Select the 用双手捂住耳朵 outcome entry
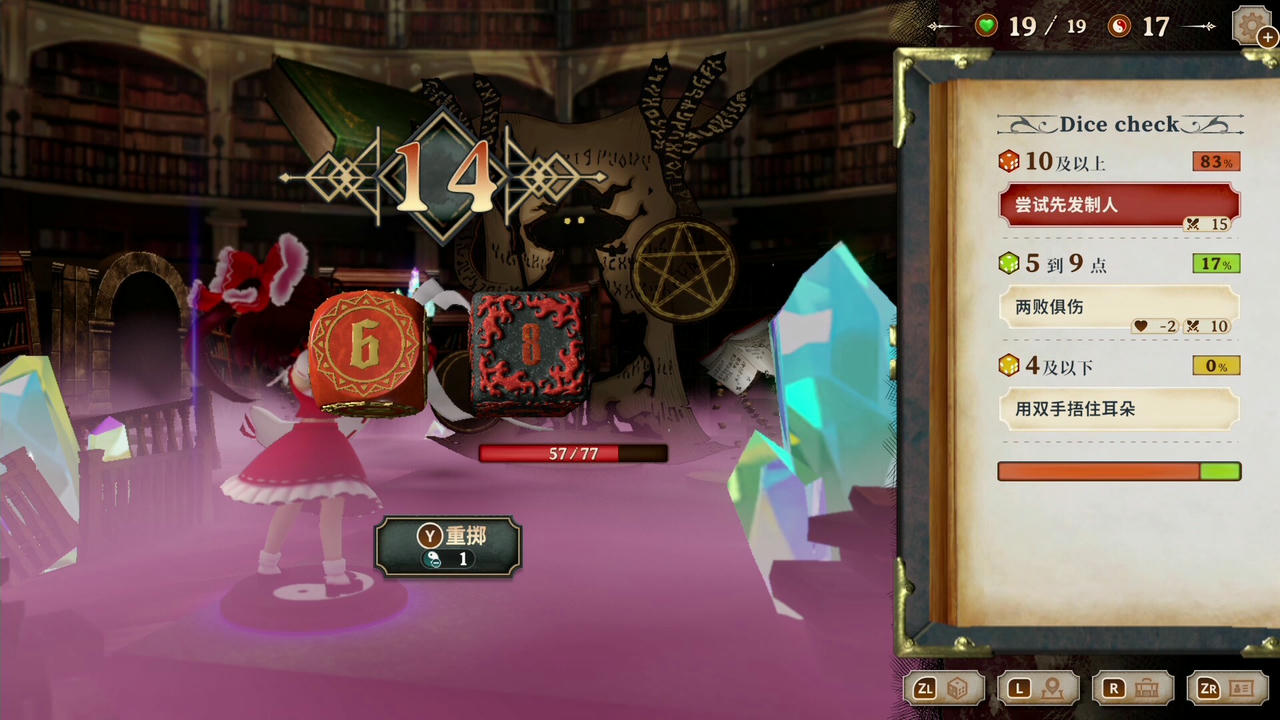The width and height of the screenshot is (1280, 720). [x=1119, y=409]
